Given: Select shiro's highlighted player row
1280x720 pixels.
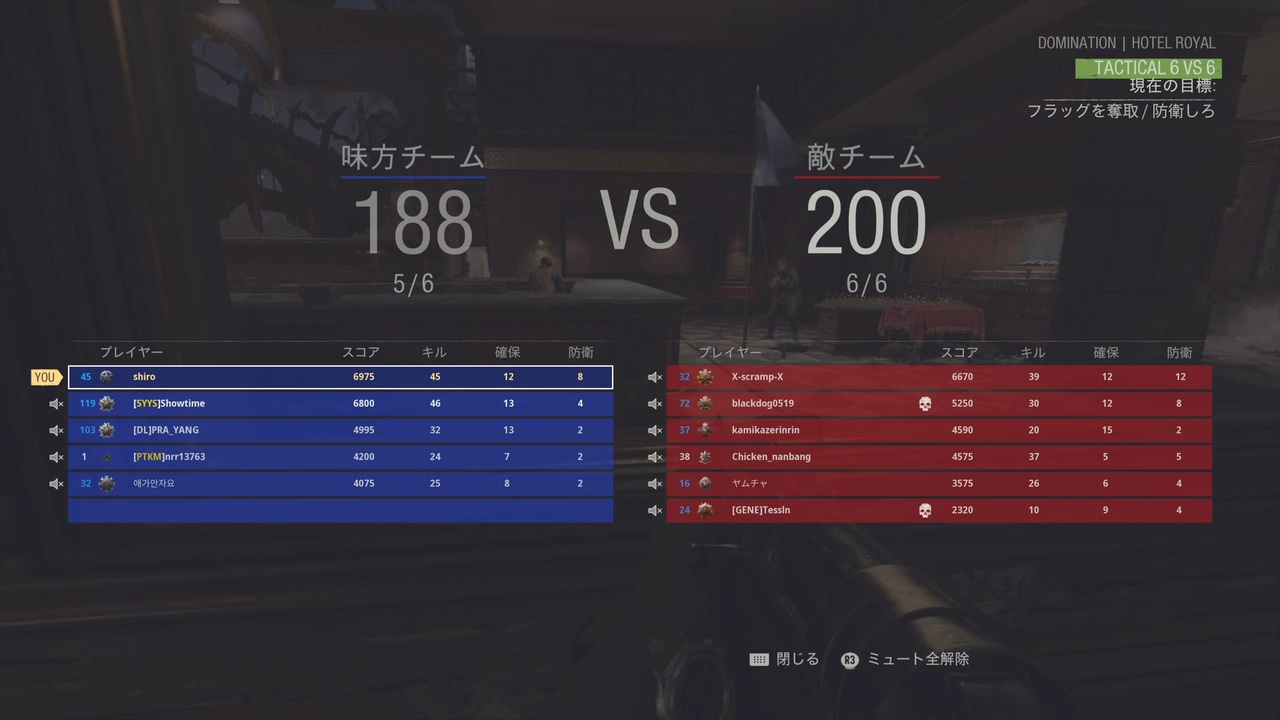Looking at the screenshot, I should coord(340,376).
